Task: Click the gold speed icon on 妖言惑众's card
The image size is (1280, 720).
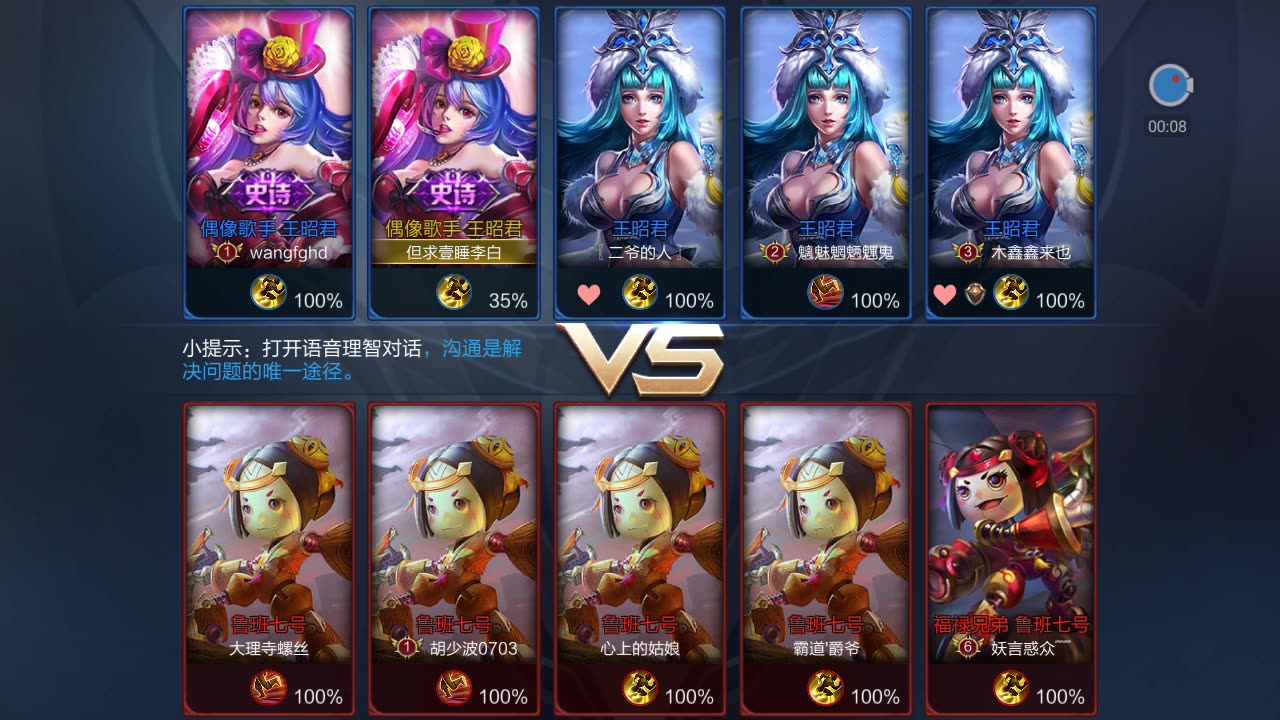Action: 1011,688
